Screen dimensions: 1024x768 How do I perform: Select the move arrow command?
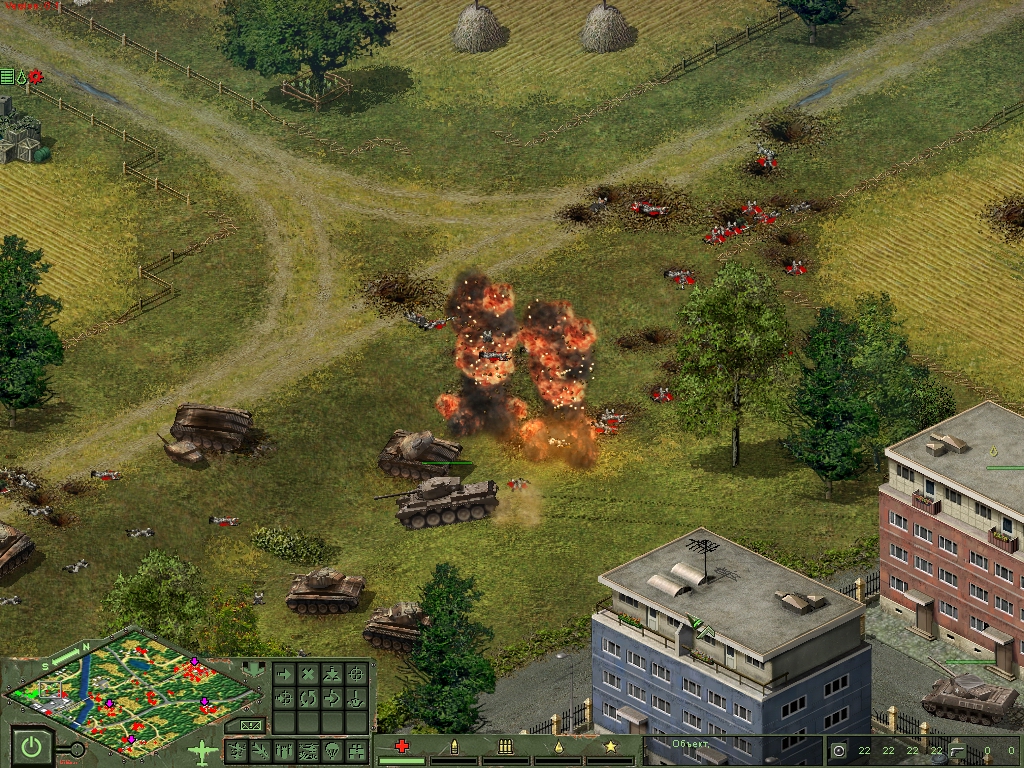coord(284,674)
